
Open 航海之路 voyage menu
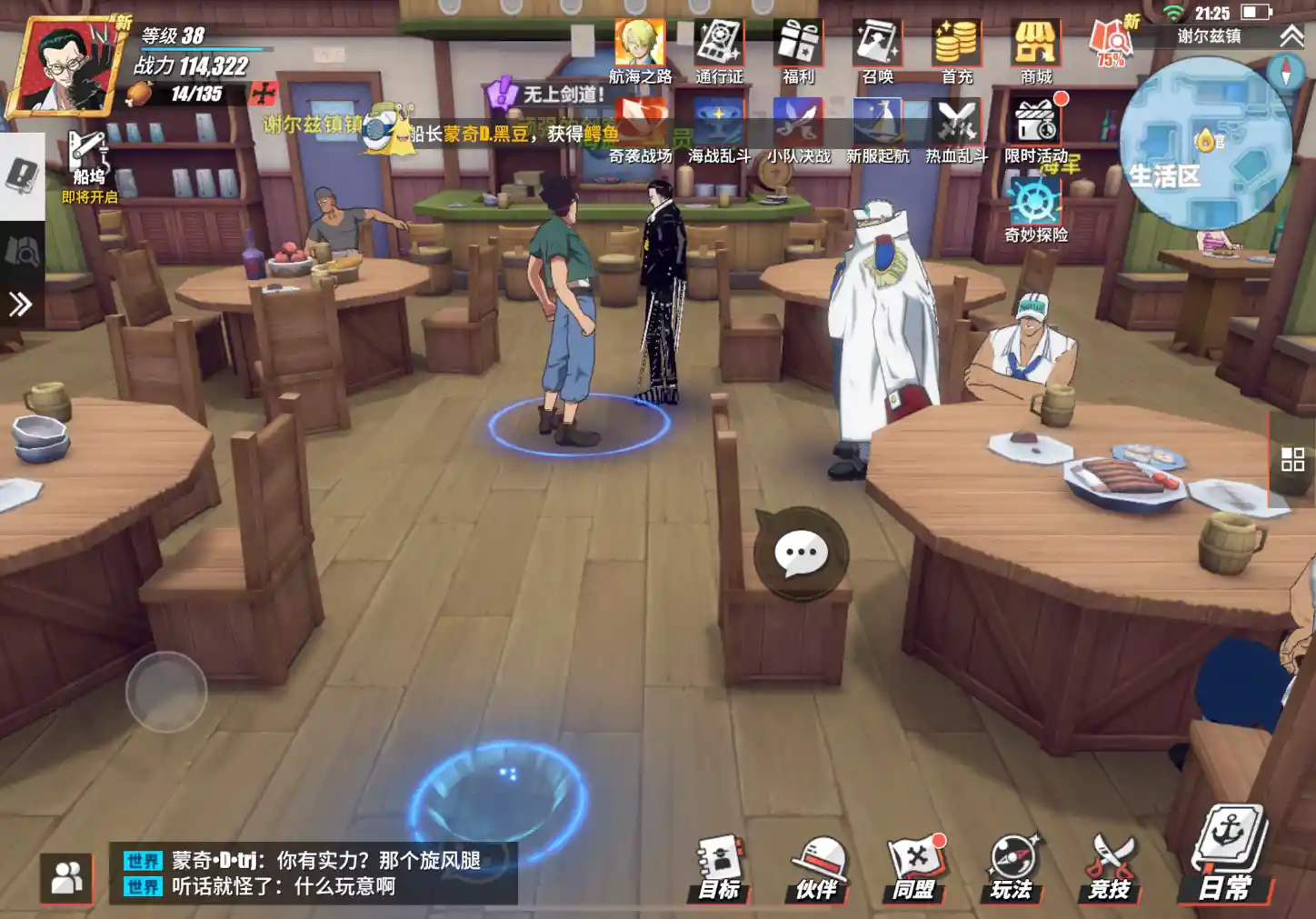(x=640, y=51)
